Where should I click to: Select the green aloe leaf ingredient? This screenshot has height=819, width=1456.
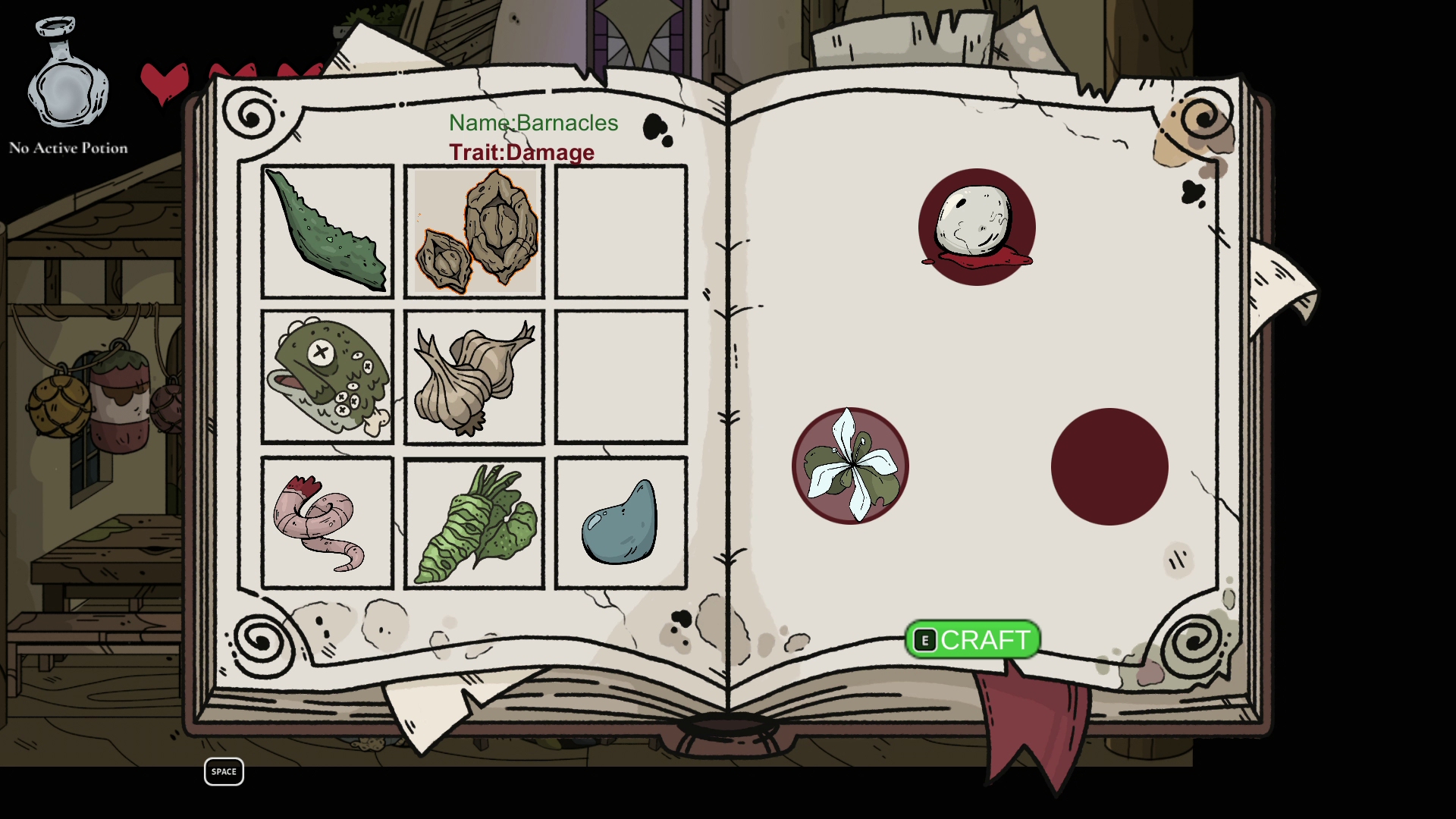[327, 231]
